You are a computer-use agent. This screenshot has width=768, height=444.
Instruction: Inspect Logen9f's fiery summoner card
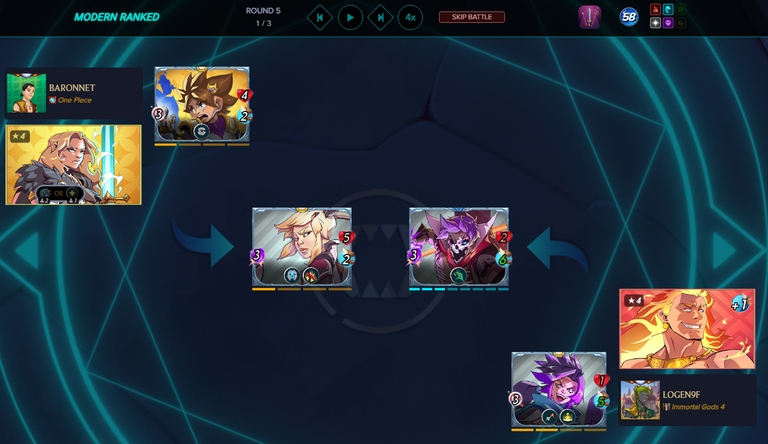point(687,329)
